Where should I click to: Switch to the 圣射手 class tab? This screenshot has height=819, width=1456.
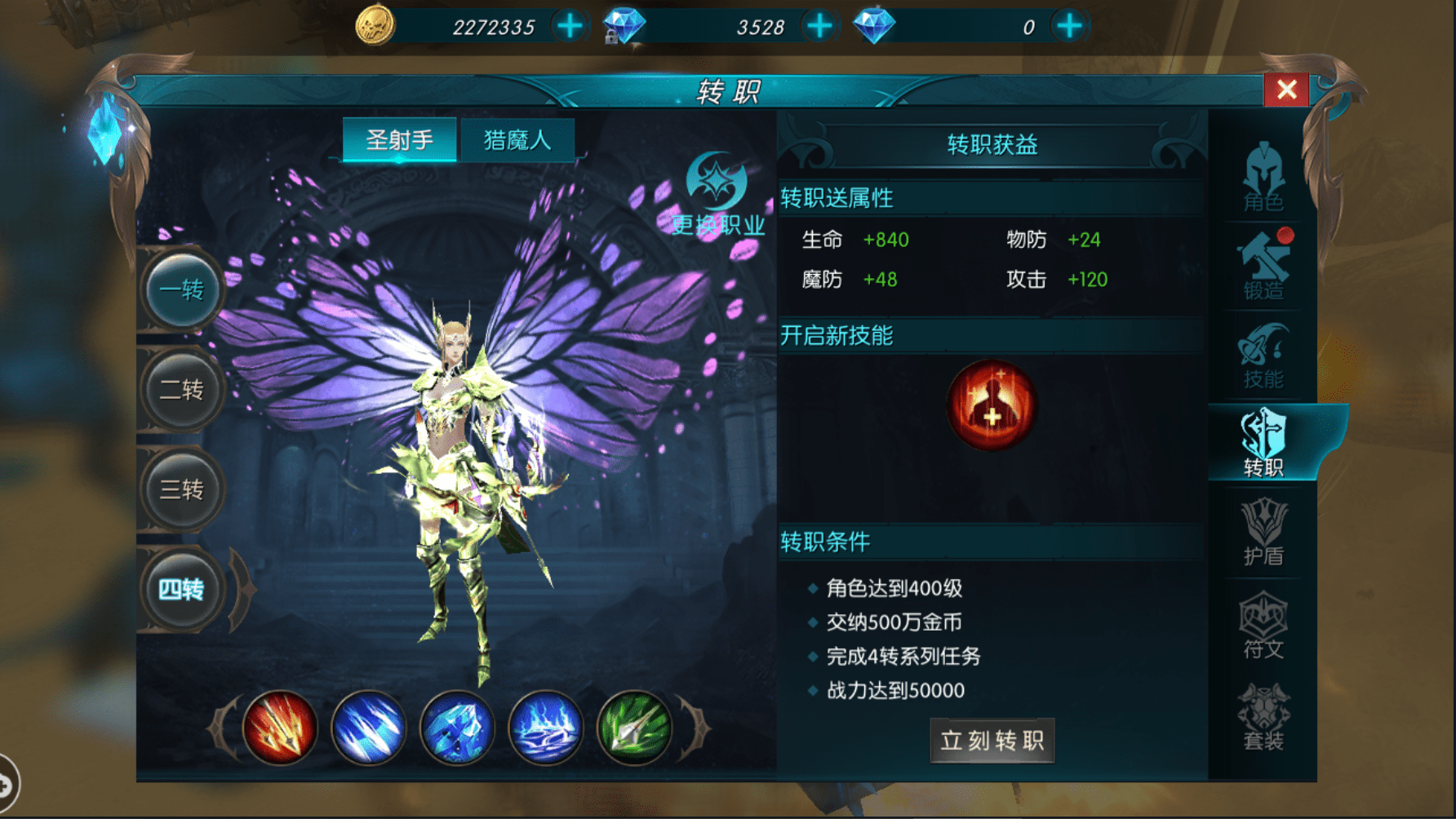coord(400,139)
